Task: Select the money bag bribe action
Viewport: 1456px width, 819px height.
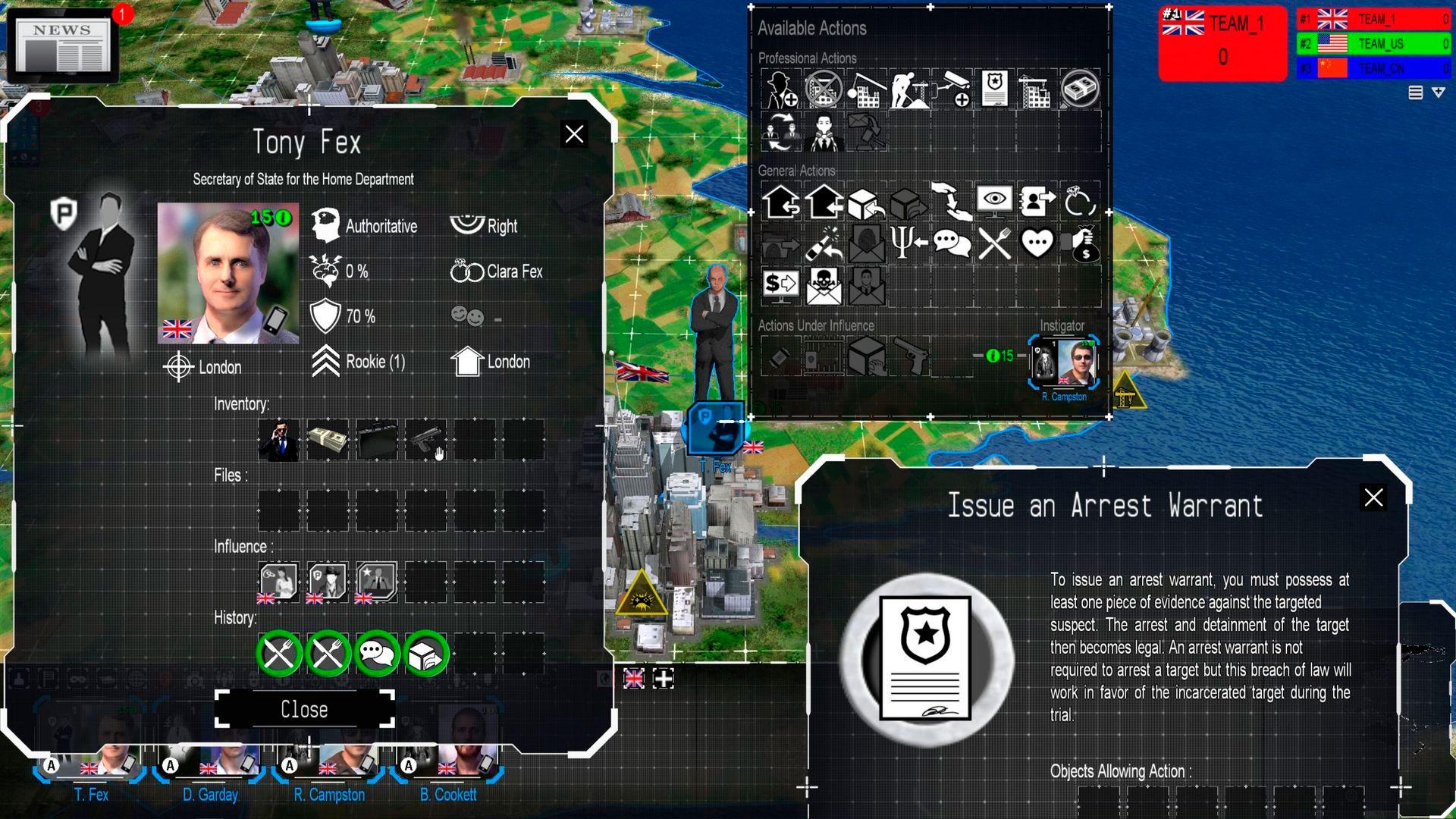Action: [x=1081, y=244]
